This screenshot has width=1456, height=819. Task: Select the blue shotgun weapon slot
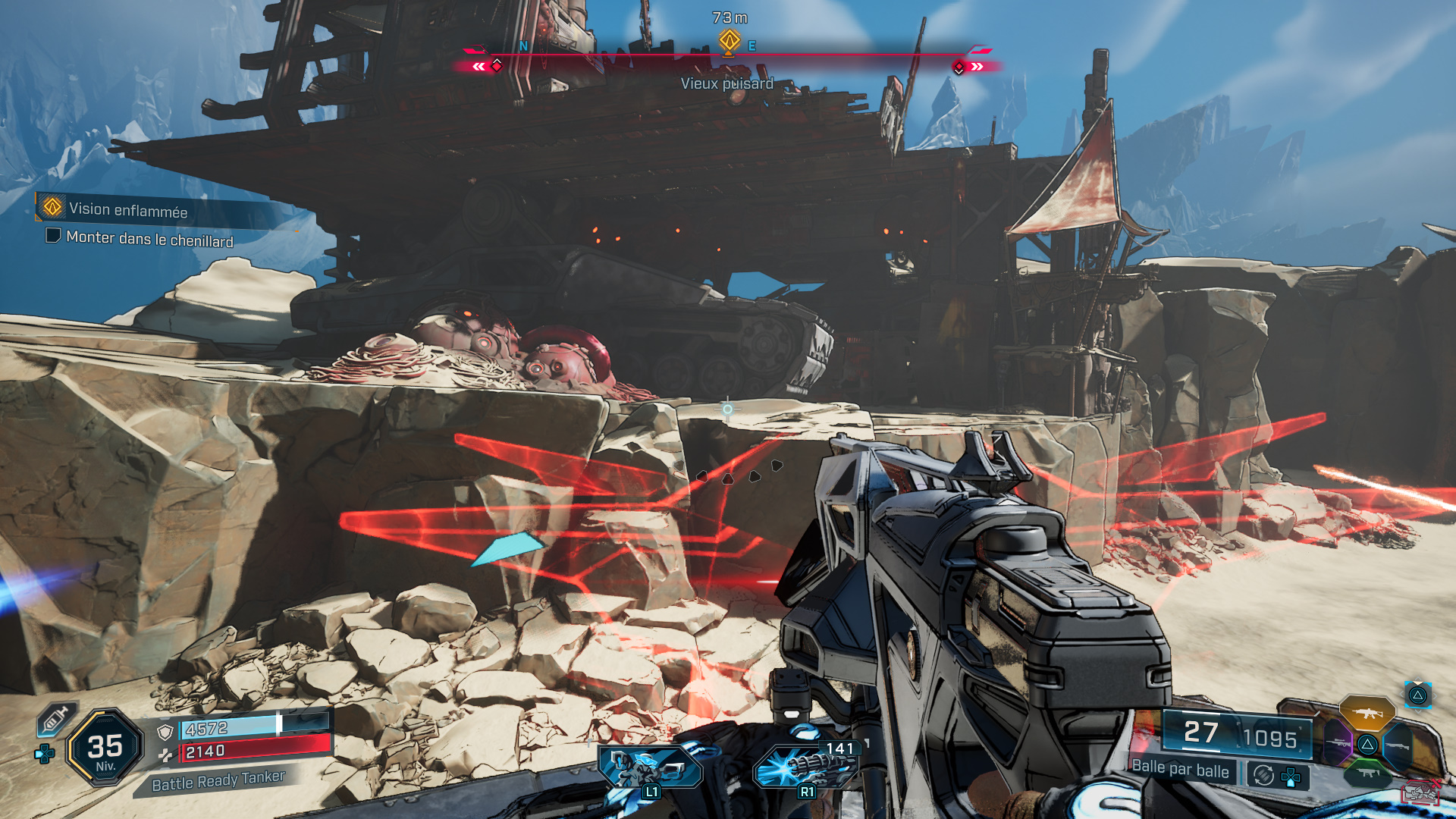click(1398, 745)
